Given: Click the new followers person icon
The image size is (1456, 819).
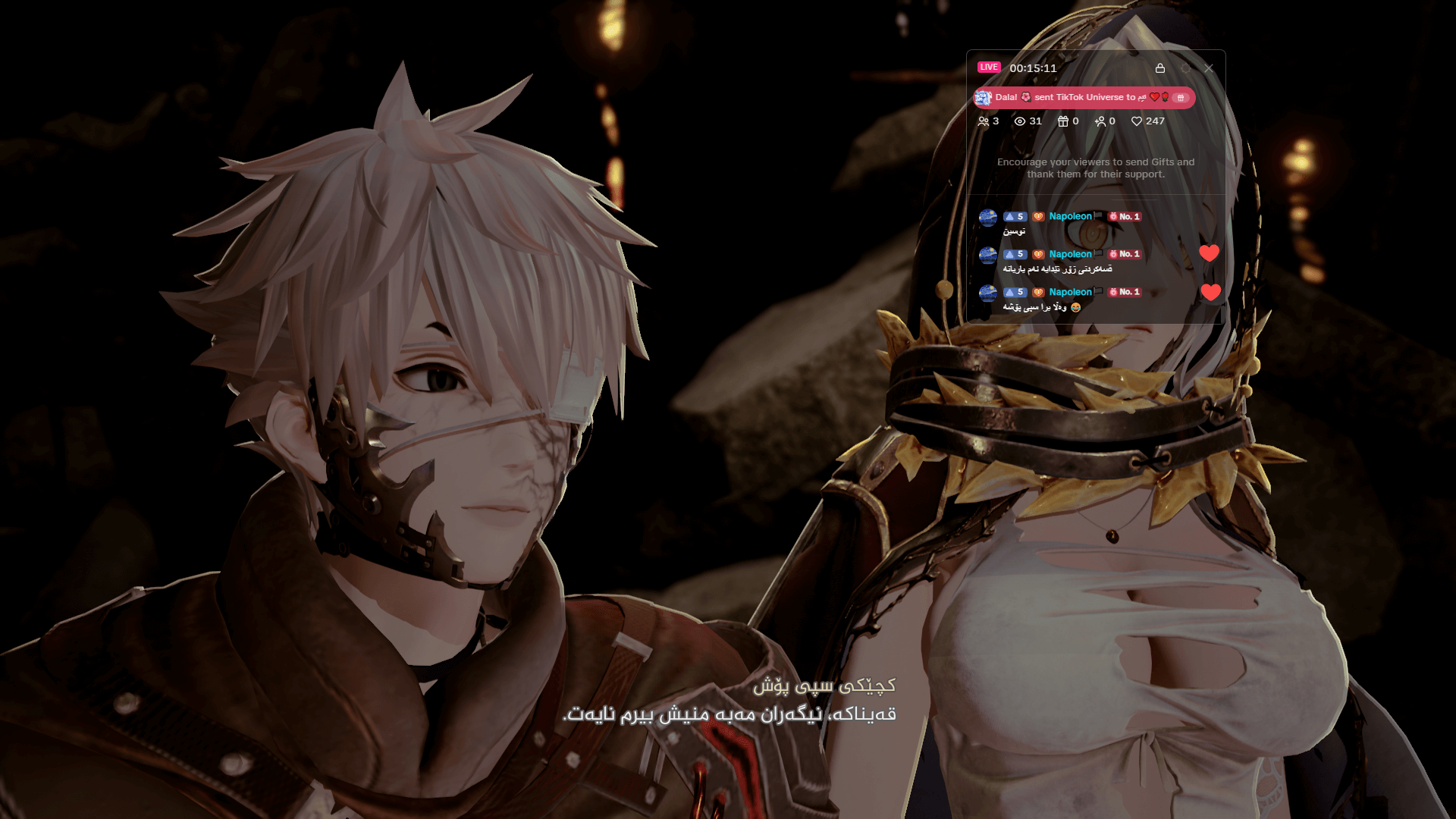Looking at the screenshot, I should [1101, 121].
